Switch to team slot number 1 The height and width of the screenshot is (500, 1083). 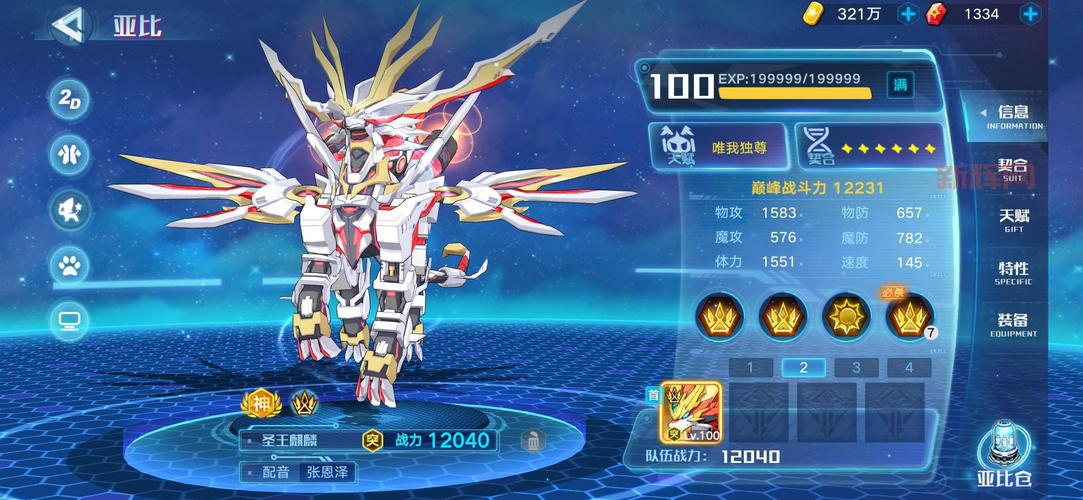coord(750,367)
